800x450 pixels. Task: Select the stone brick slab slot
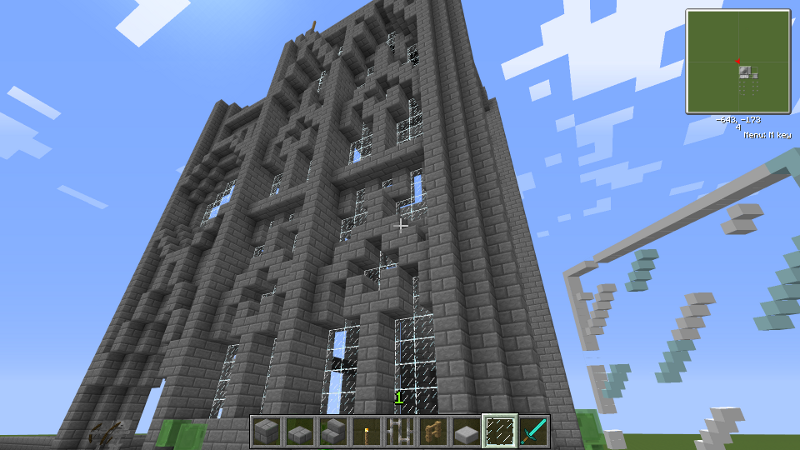[299, 432]
